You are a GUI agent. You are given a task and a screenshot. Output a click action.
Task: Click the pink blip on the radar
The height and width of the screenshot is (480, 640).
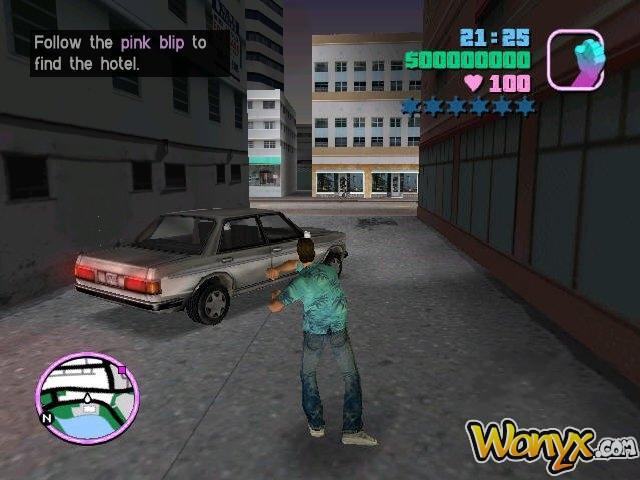(x=123, y=369)
